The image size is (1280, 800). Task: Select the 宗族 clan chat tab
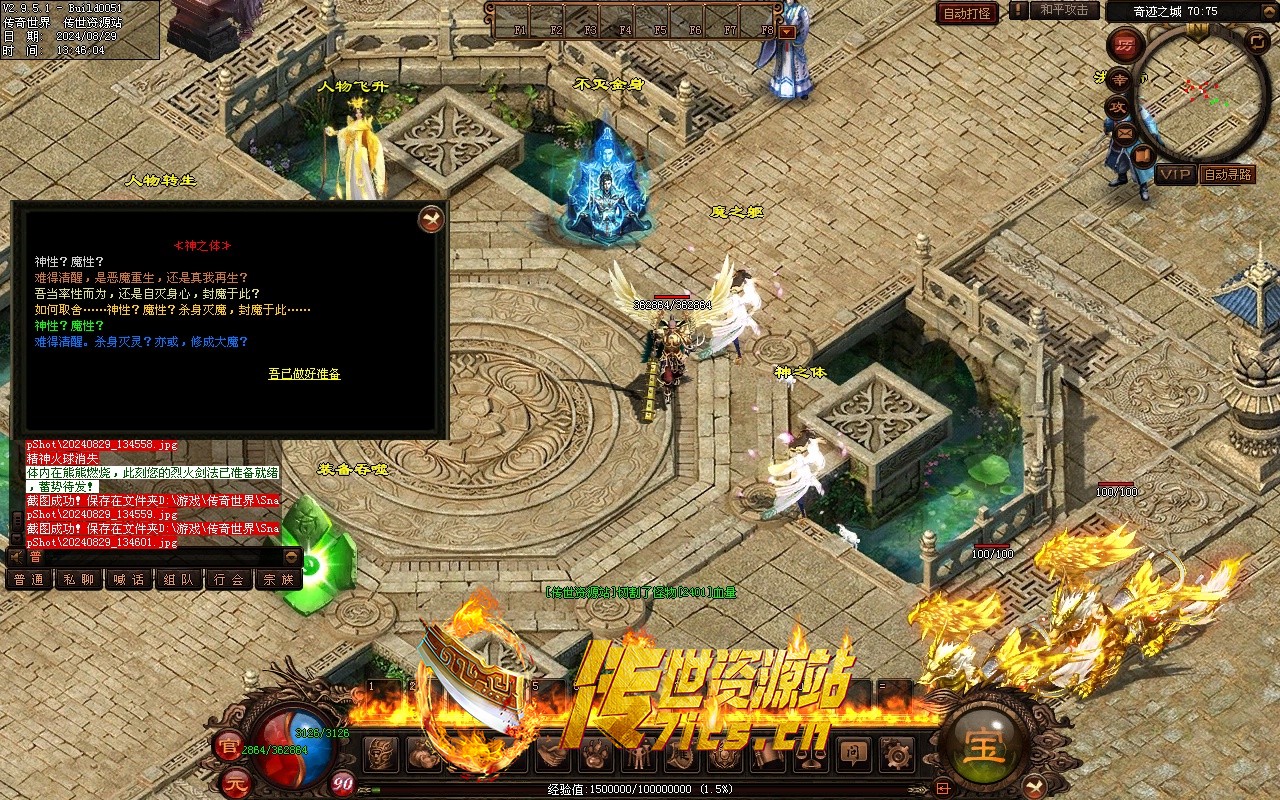click(x=279, y=579)
